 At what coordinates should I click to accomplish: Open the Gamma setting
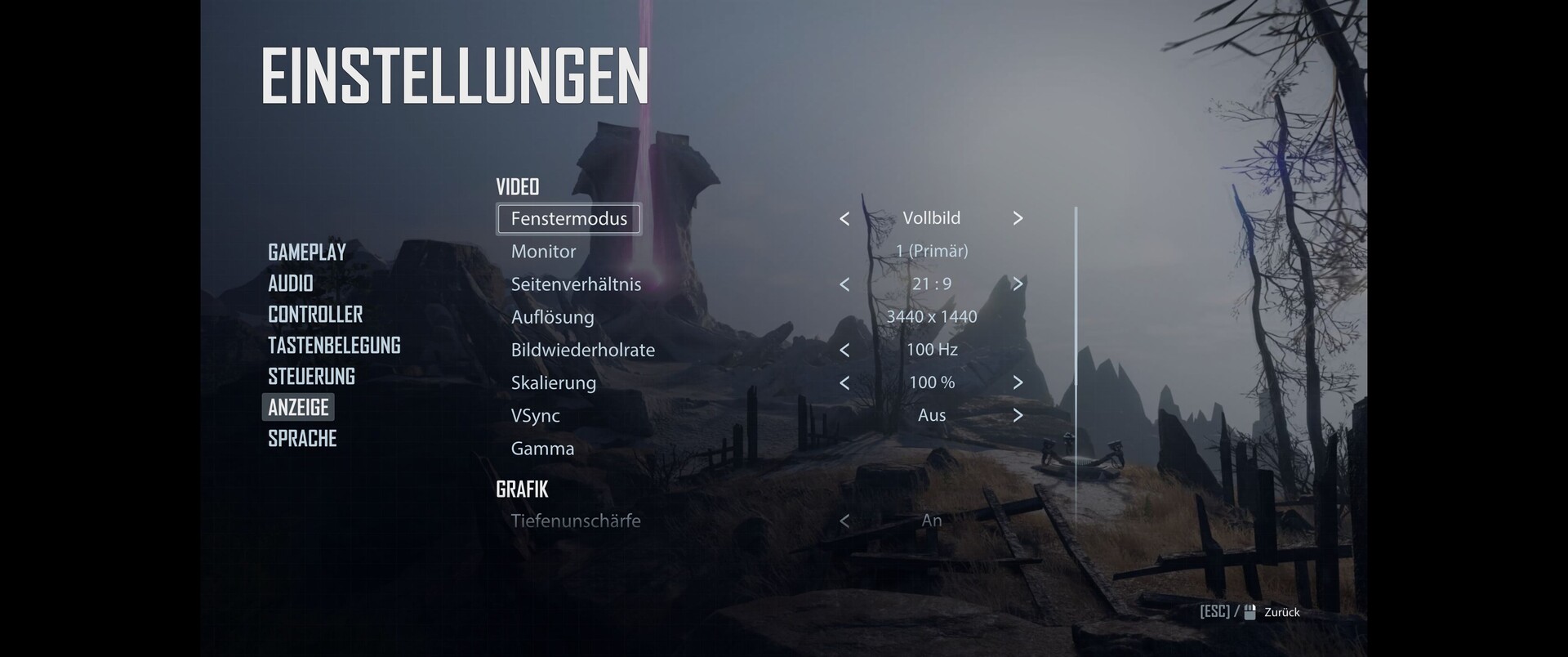pos(543,449)
